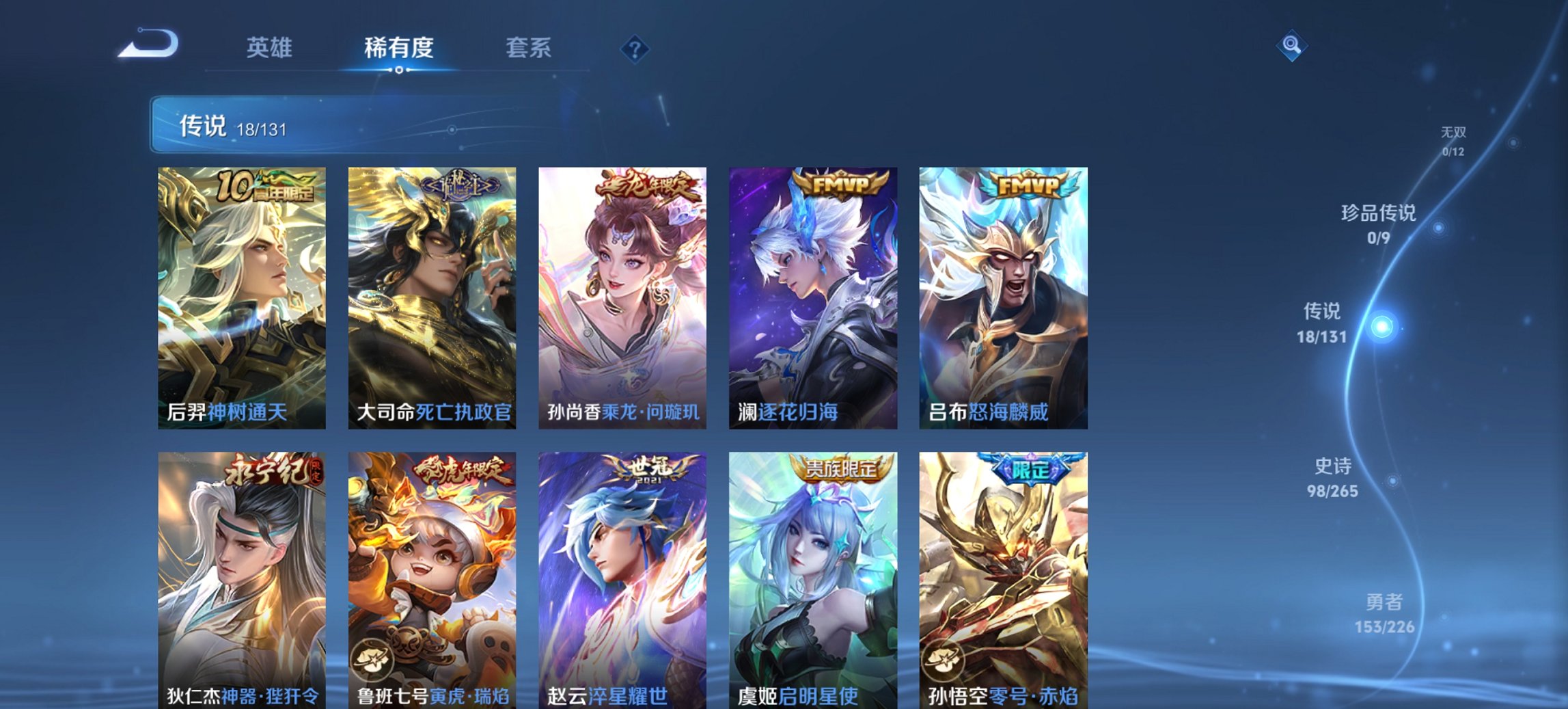
Task: Select the 大司命死亡执政官 skin thumbnail
Action: [x=429, y=294]
